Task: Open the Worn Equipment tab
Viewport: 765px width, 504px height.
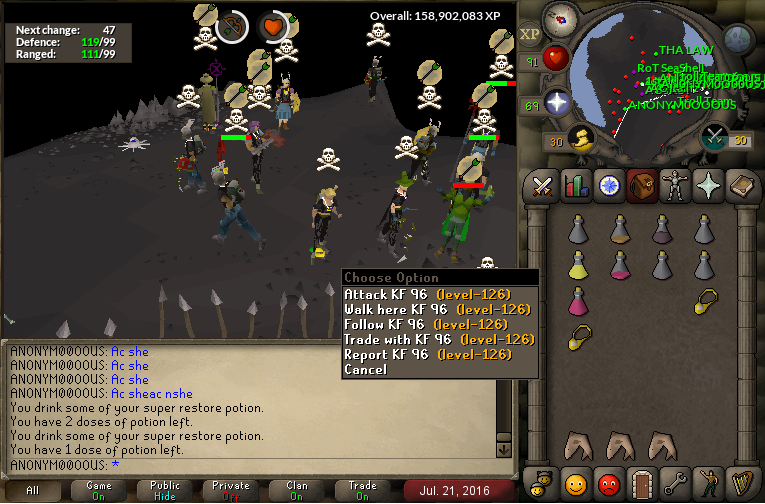Action: (674, 185)
